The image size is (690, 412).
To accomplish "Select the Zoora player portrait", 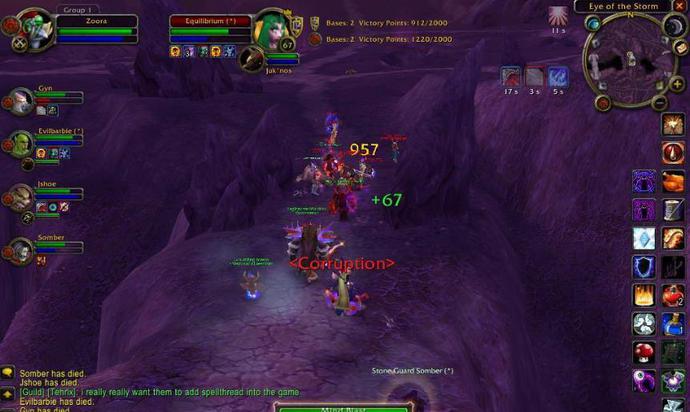I will [x=30, y=28].
